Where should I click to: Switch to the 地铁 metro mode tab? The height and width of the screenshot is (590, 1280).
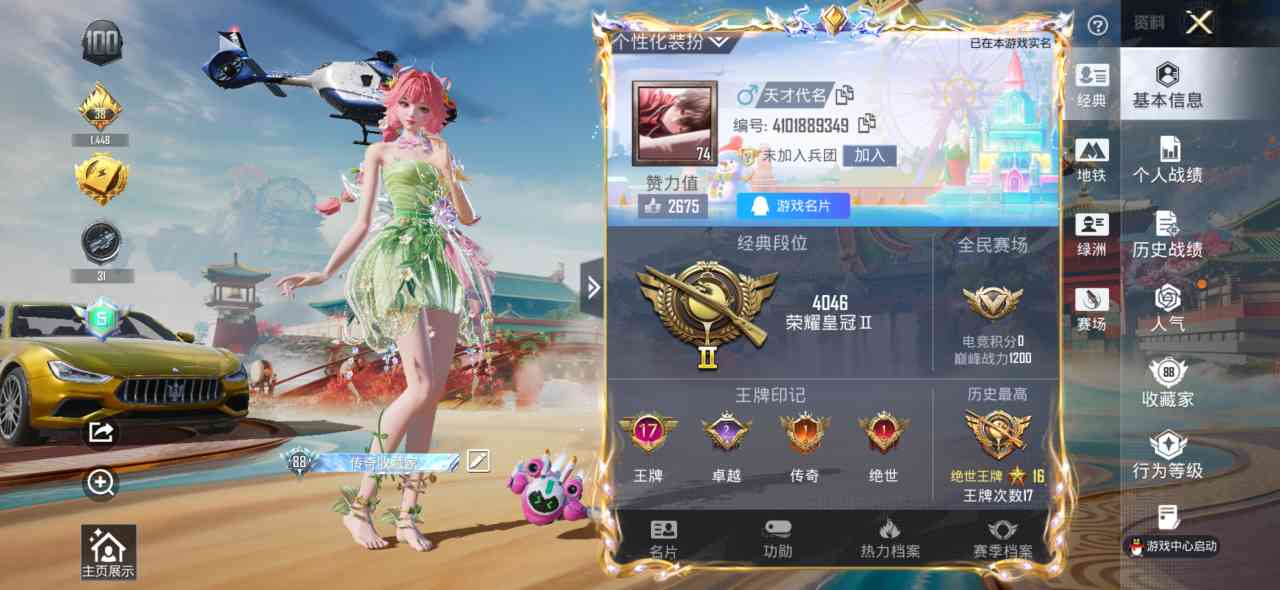[1091, 161]
